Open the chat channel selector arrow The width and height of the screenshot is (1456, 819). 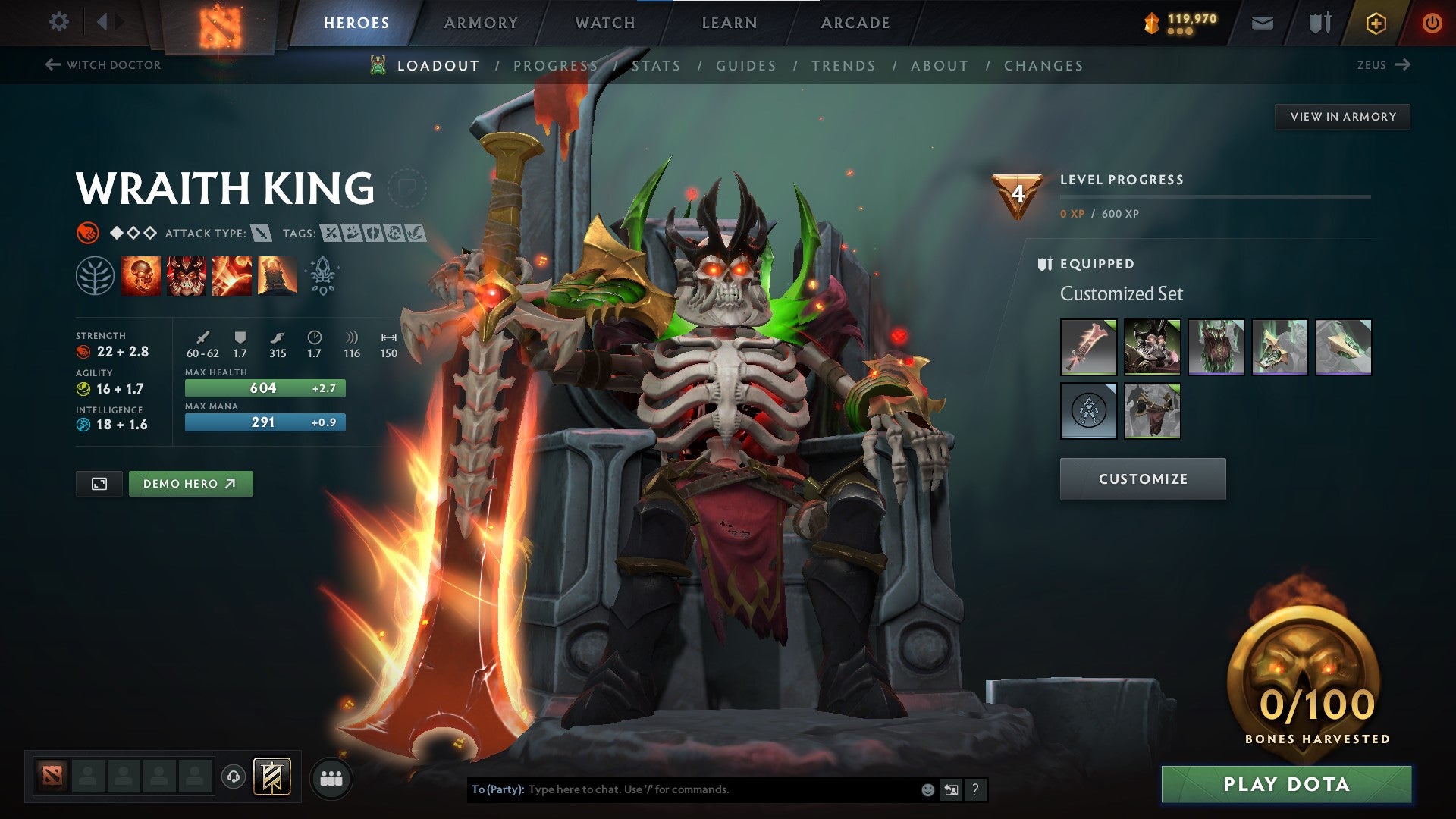click(x=952, y=789)
